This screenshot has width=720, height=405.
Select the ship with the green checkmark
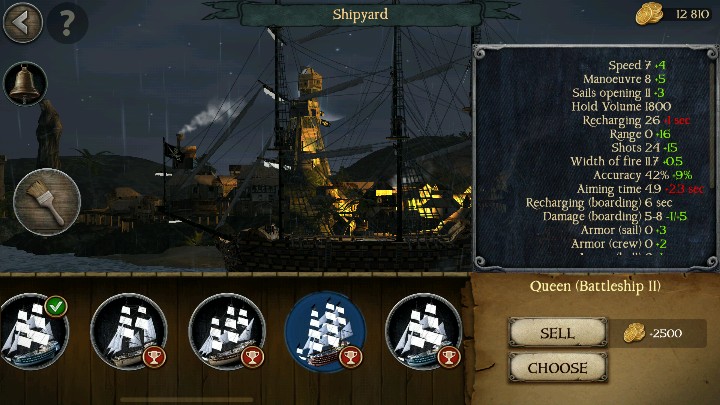tap(30, 332)
